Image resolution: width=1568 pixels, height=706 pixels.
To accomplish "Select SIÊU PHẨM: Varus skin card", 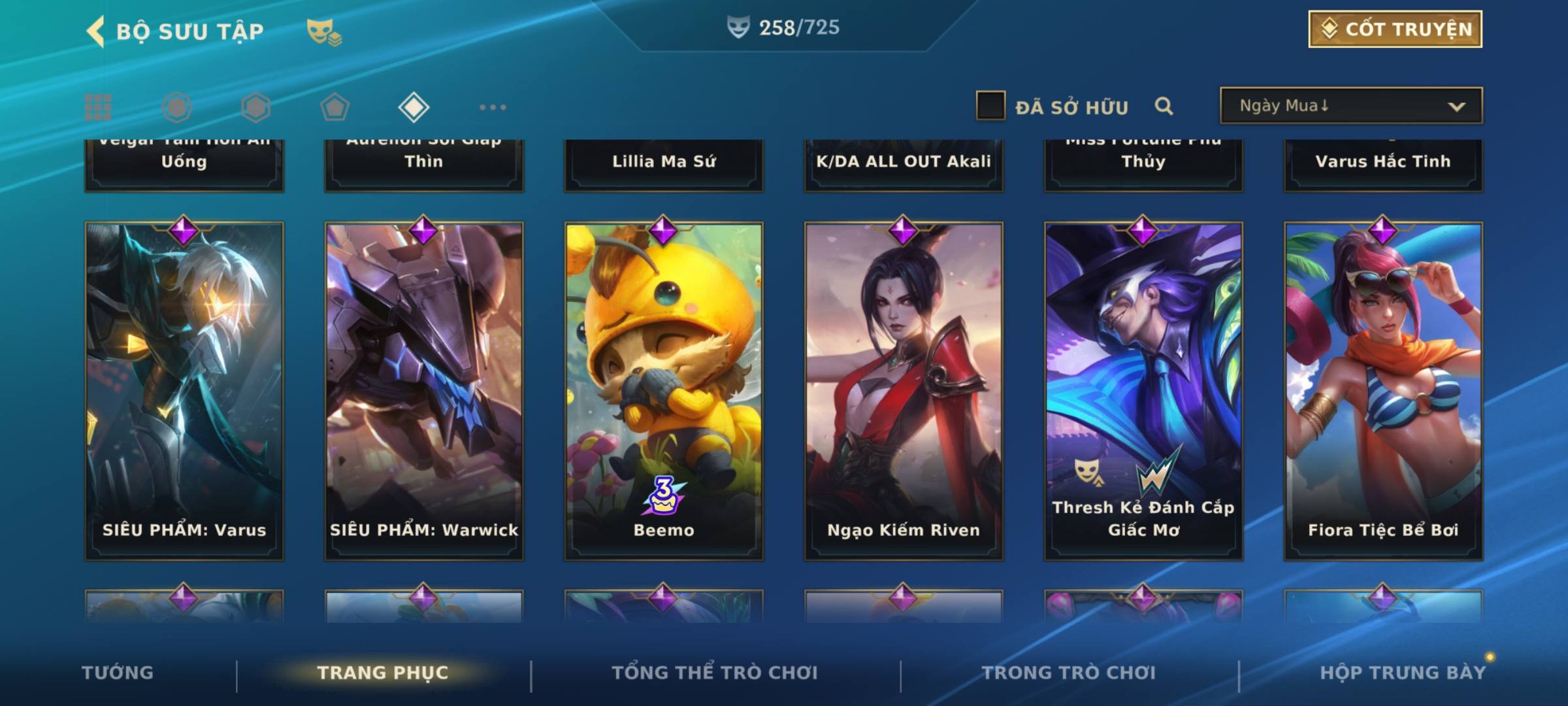I will [184, 390].
